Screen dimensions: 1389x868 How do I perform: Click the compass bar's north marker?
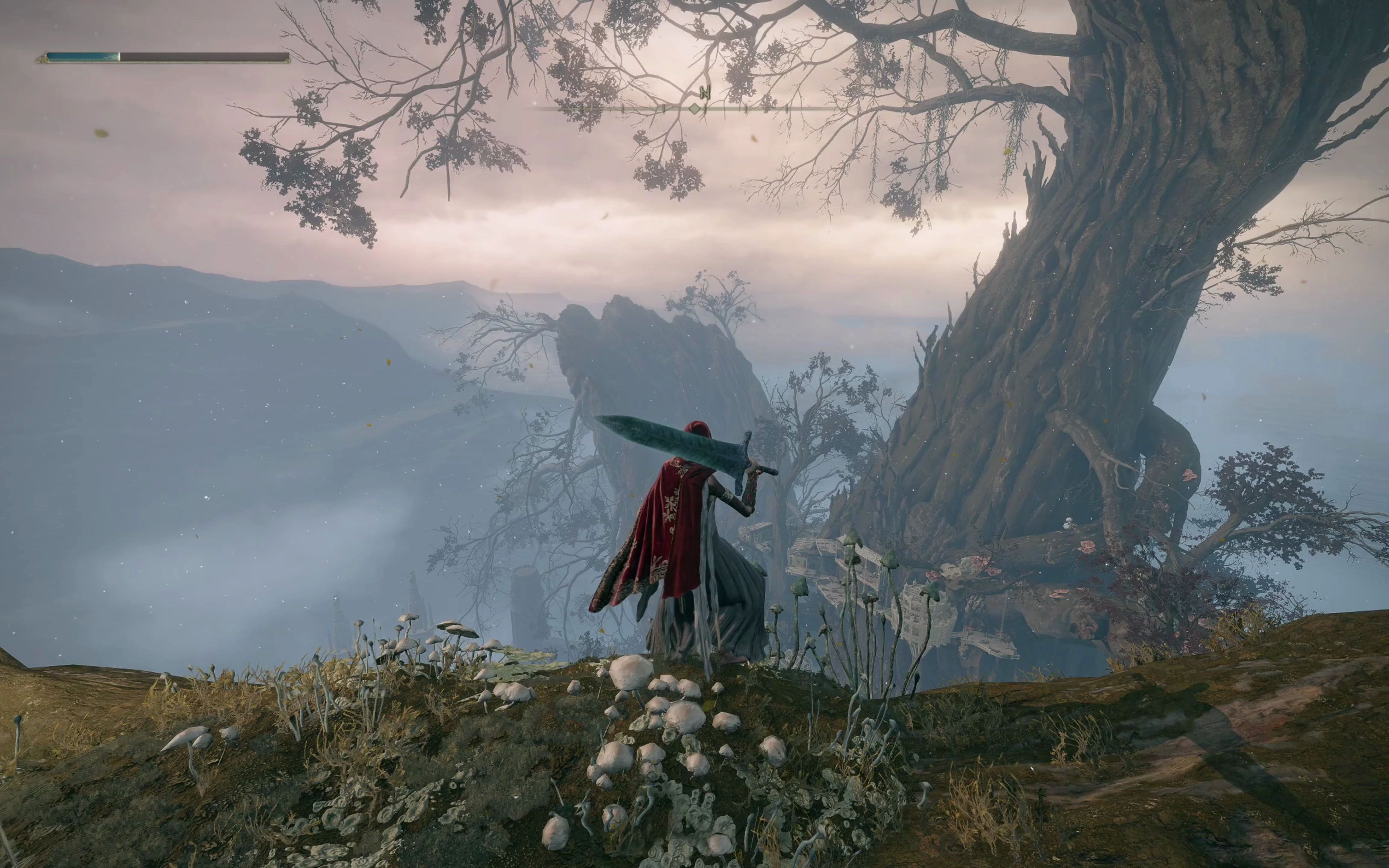705,92
